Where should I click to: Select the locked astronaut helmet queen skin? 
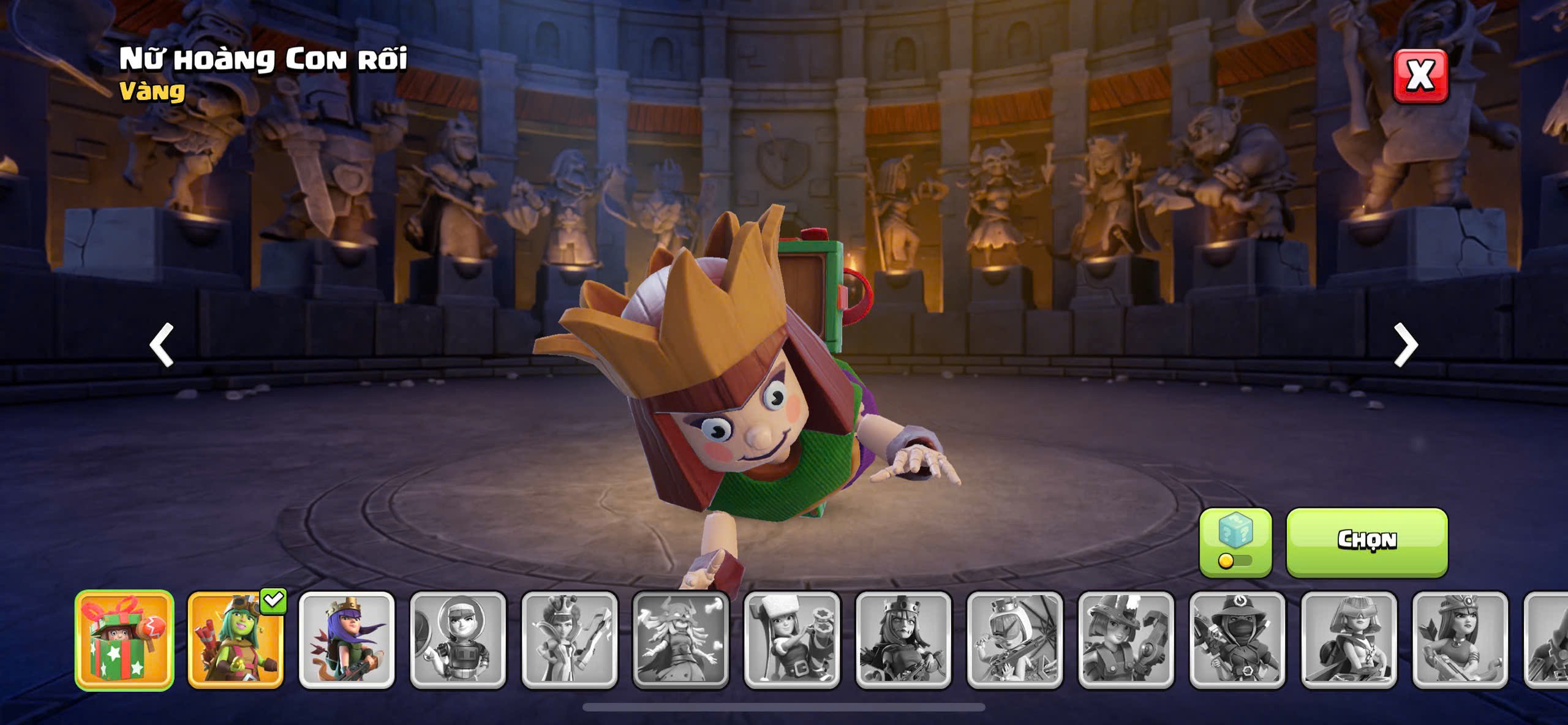tap(458, 640)
